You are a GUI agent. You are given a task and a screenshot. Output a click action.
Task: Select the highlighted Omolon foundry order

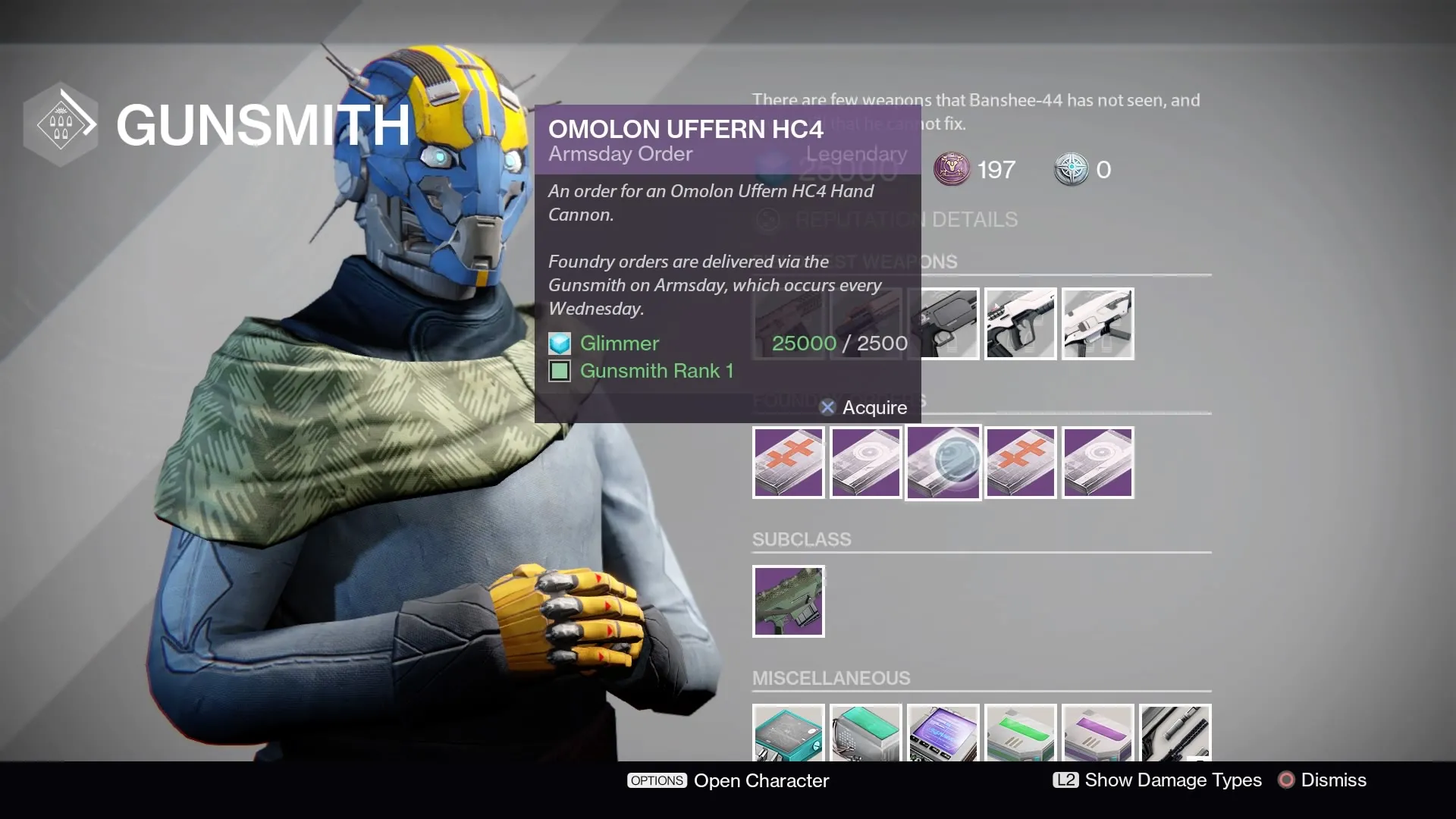point(943,462)
